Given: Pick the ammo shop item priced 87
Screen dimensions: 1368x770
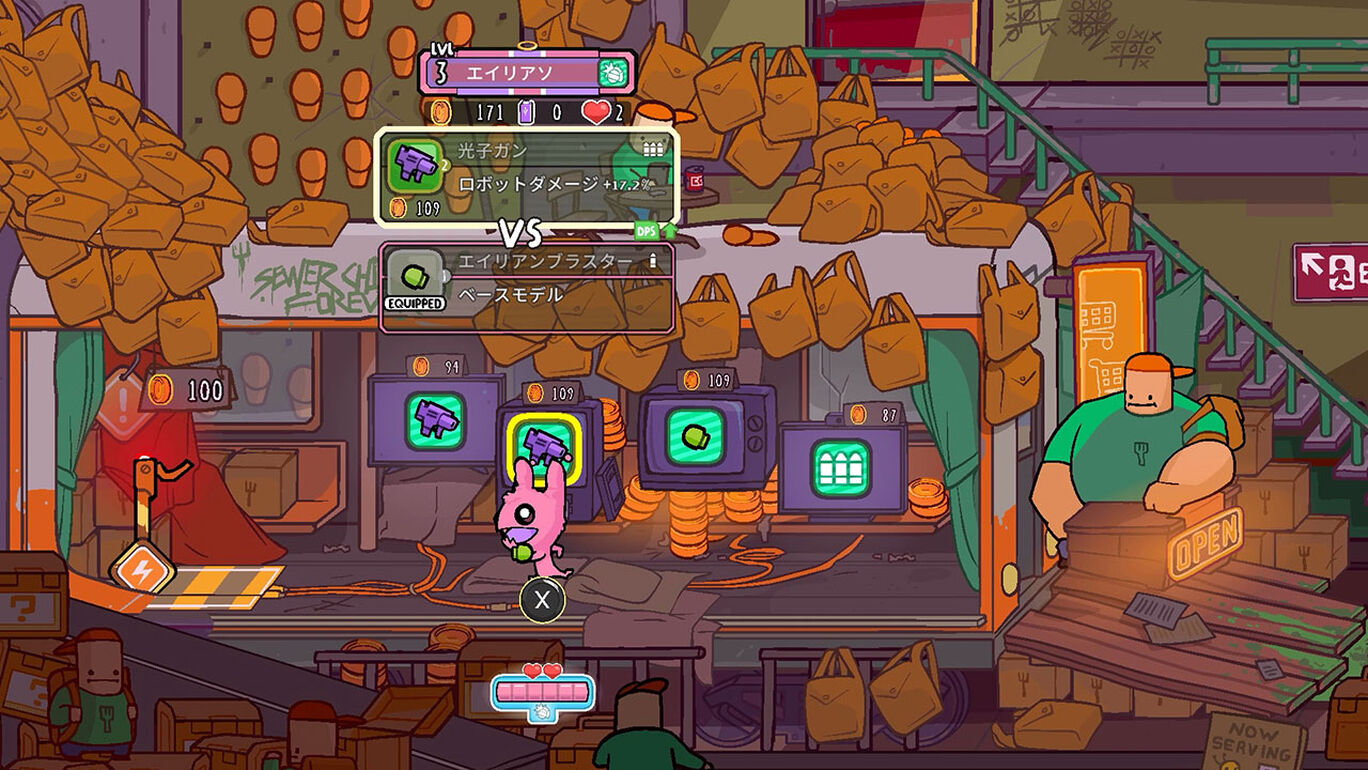Looking at the screenshot, I should [840, 467].
